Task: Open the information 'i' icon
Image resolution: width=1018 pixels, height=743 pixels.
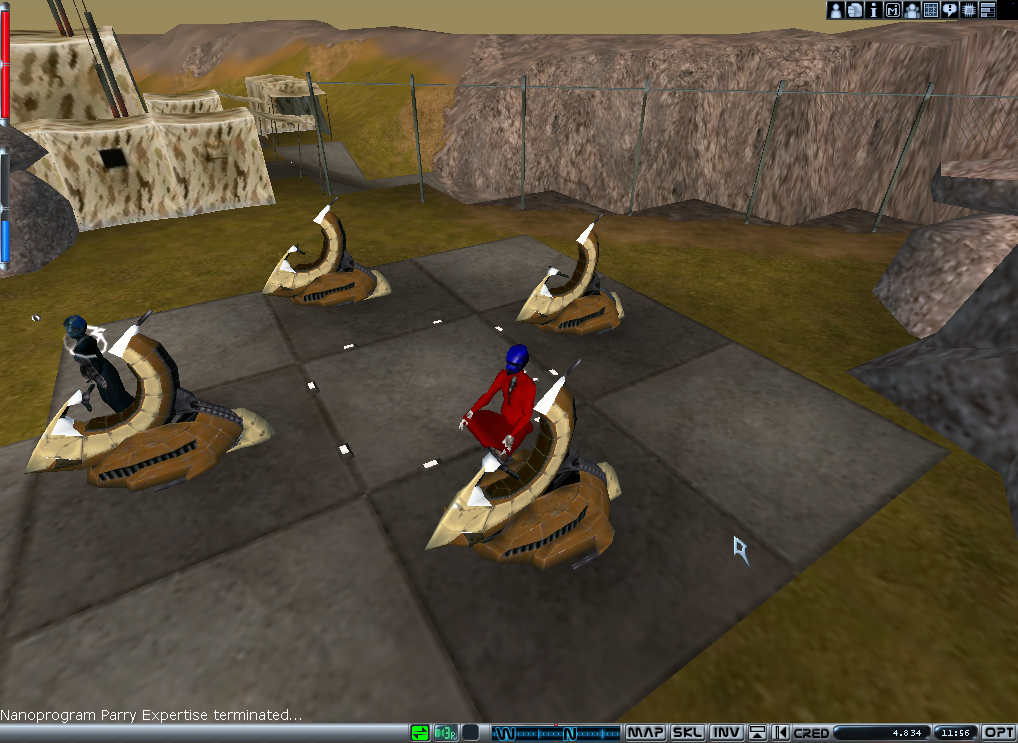Action: coord(874,10)
